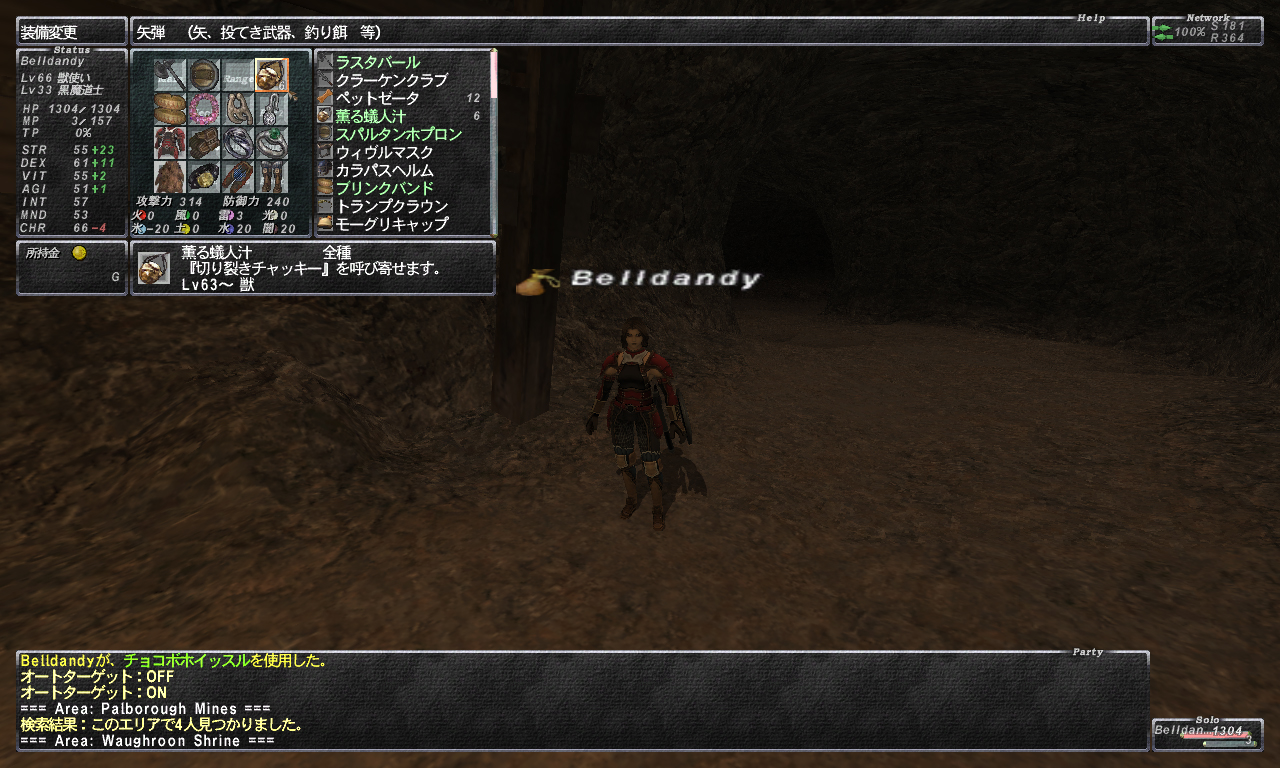The image size is (1280, 768).
Task: Click the round shield equipment slot
Action: [x=204, y=75]
